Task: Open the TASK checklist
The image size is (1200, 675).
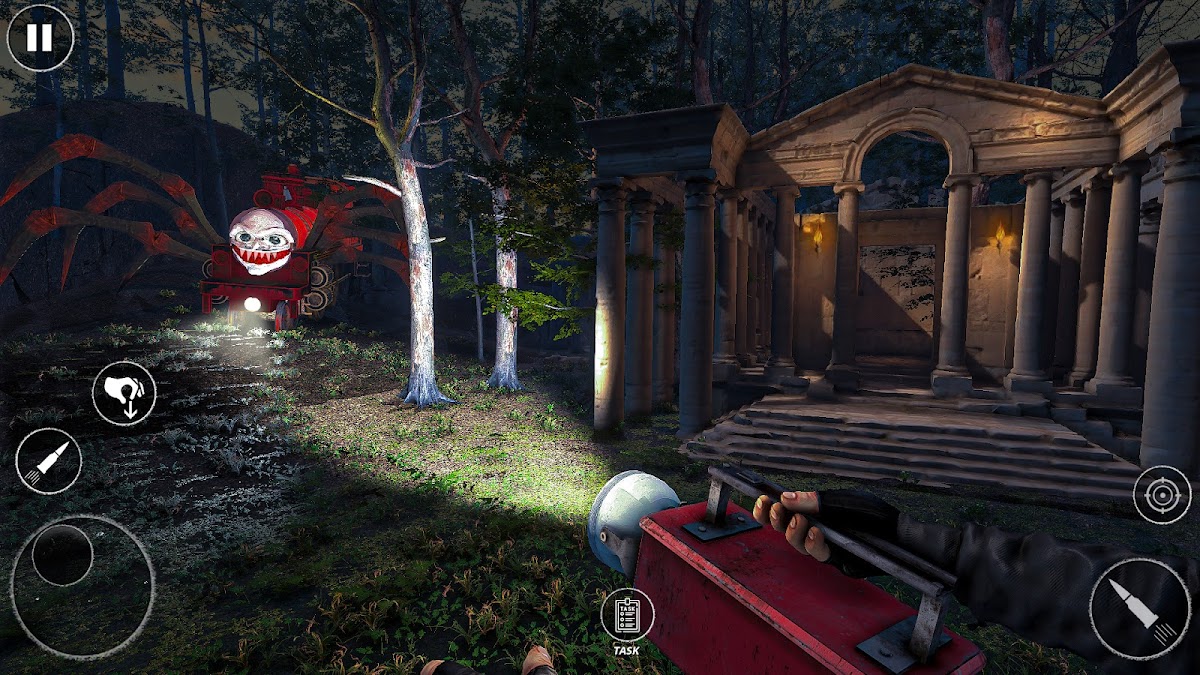Action: 627,616
